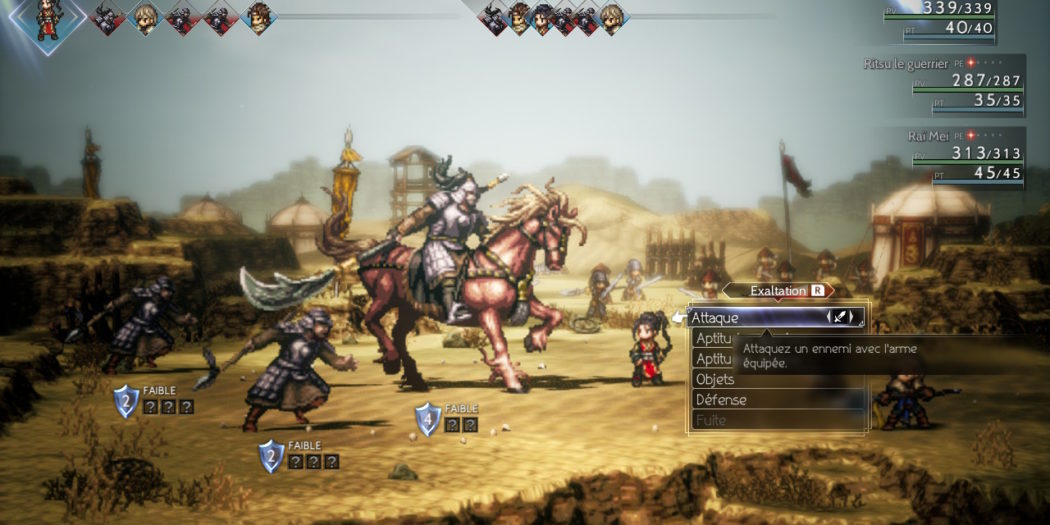Select the greyed-out Fuite option

tap(711, 420)
